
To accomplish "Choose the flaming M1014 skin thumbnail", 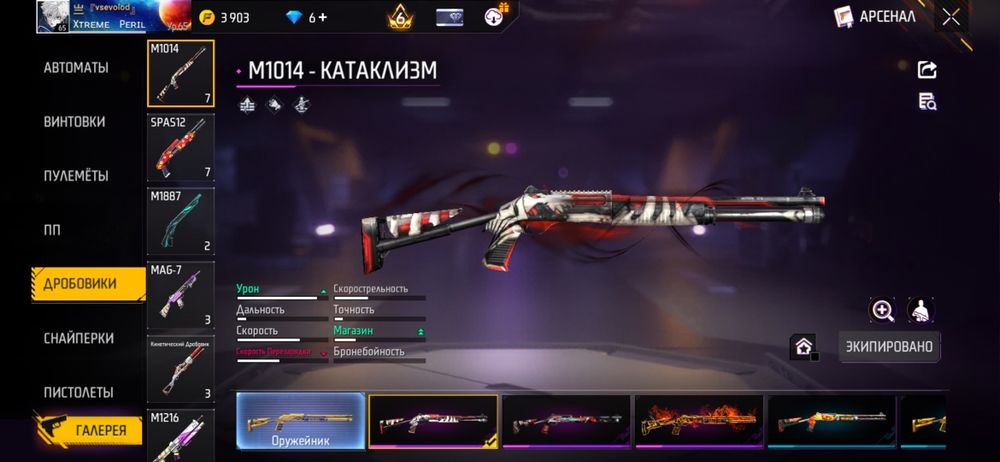I will coord(699,420).
